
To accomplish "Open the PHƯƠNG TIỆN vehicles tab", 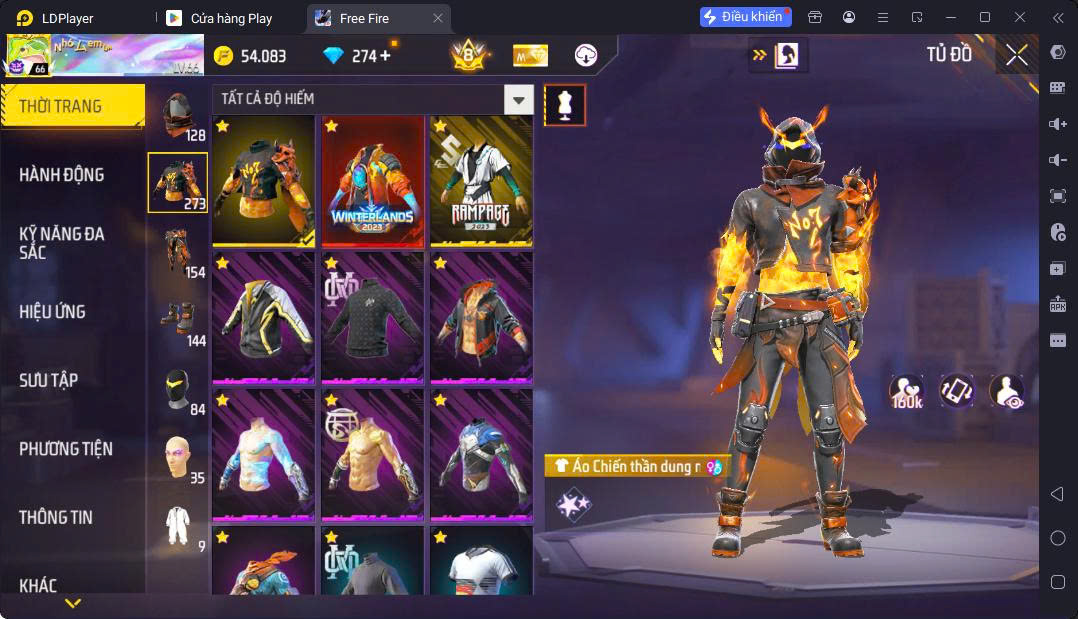I will coord(66,449).
